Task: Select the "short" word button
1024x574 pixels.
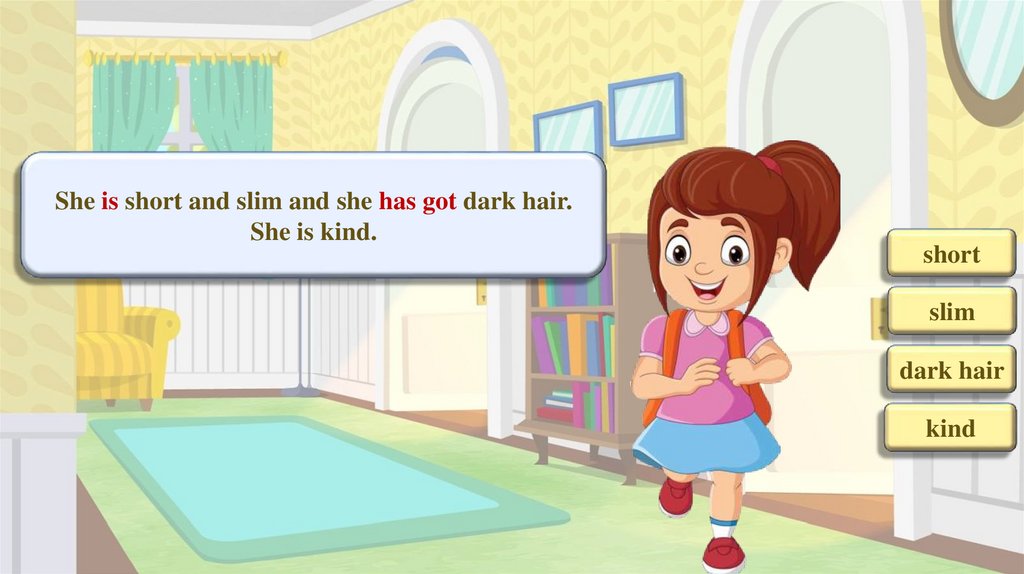Action: click(951, 255)
